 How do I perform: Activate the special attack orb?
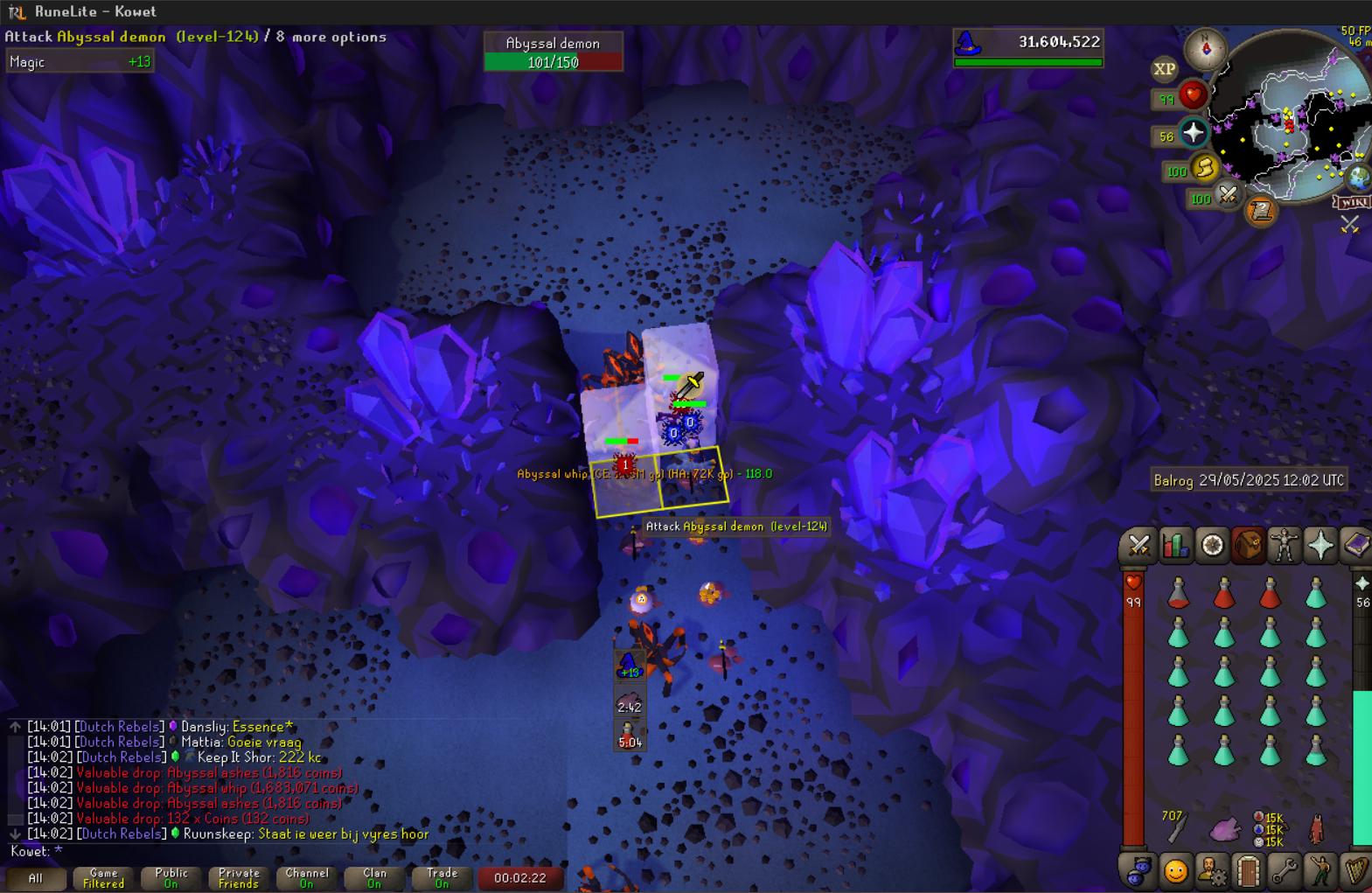[1228, 196]
